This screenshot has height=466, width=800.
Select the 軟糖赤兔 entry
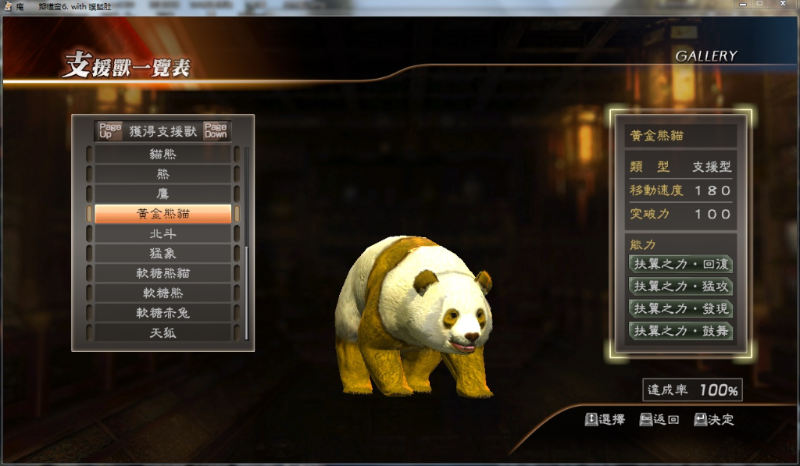pyautogui.click(x=163, y=312)
